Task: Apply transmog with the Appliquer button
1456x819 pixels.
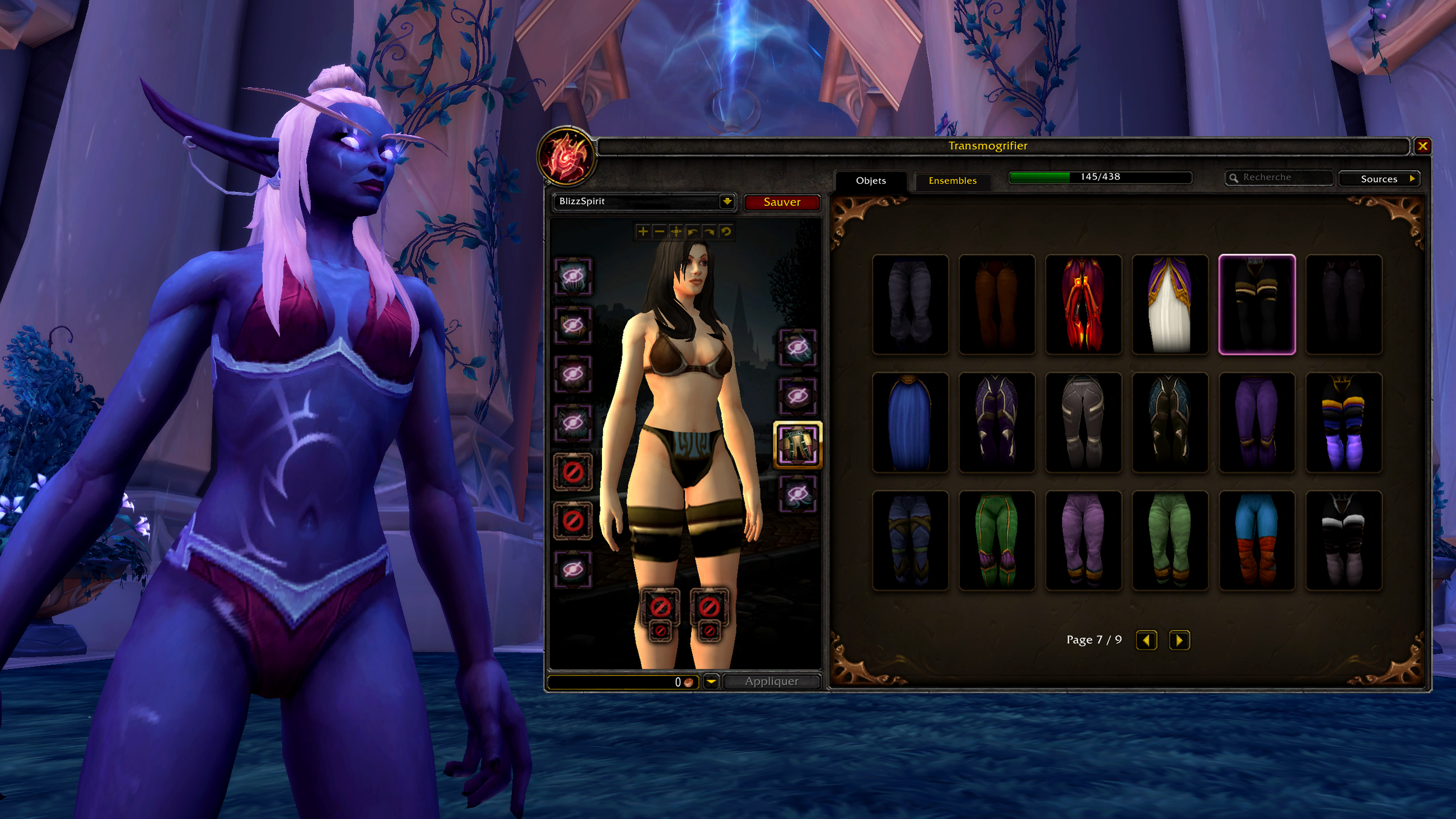Action: click(x=771, y=682)
